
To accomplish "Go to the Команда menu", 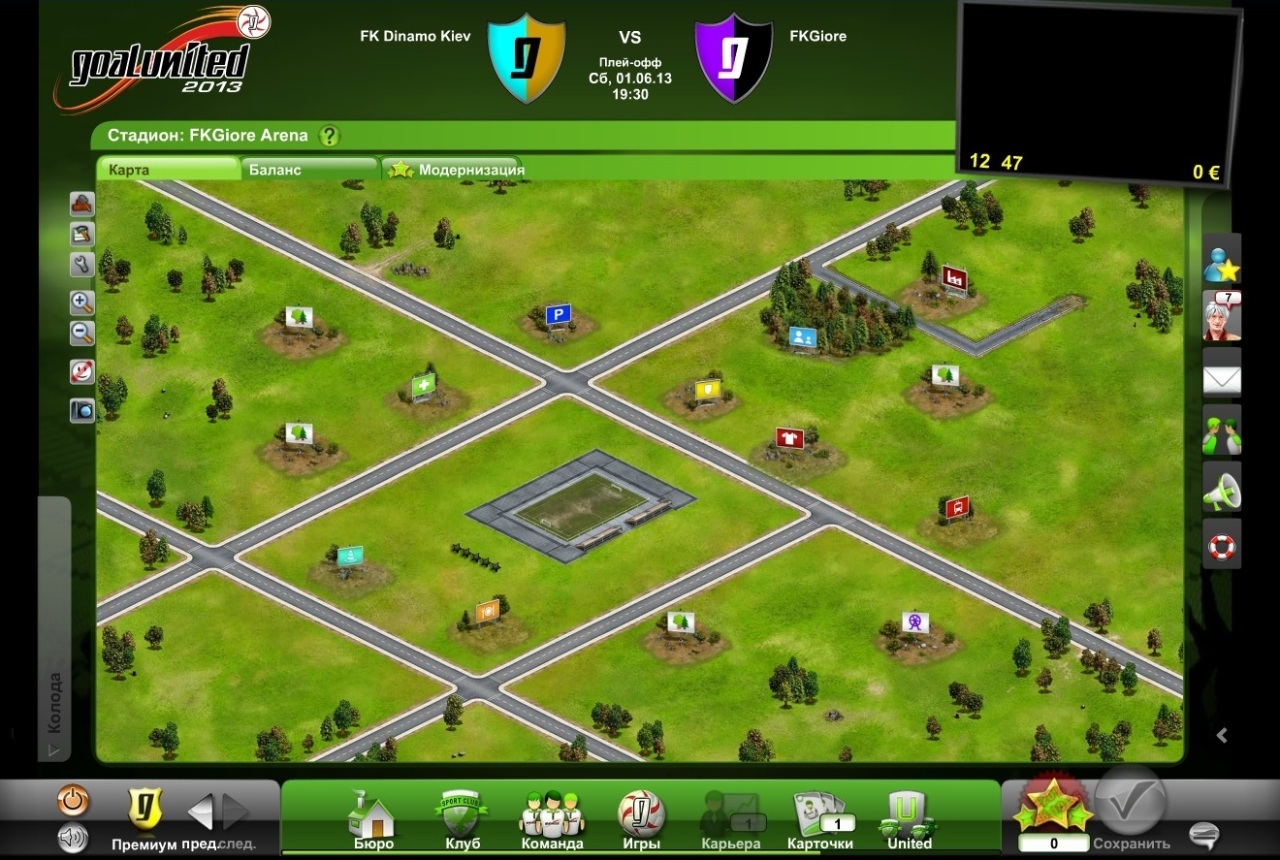I will click(551, 820).
